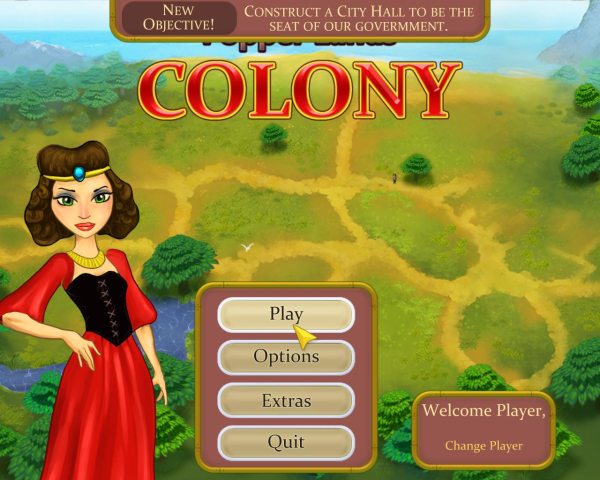Quit the game
Screen dimensions: 600x480
click(x=286, y=442)
